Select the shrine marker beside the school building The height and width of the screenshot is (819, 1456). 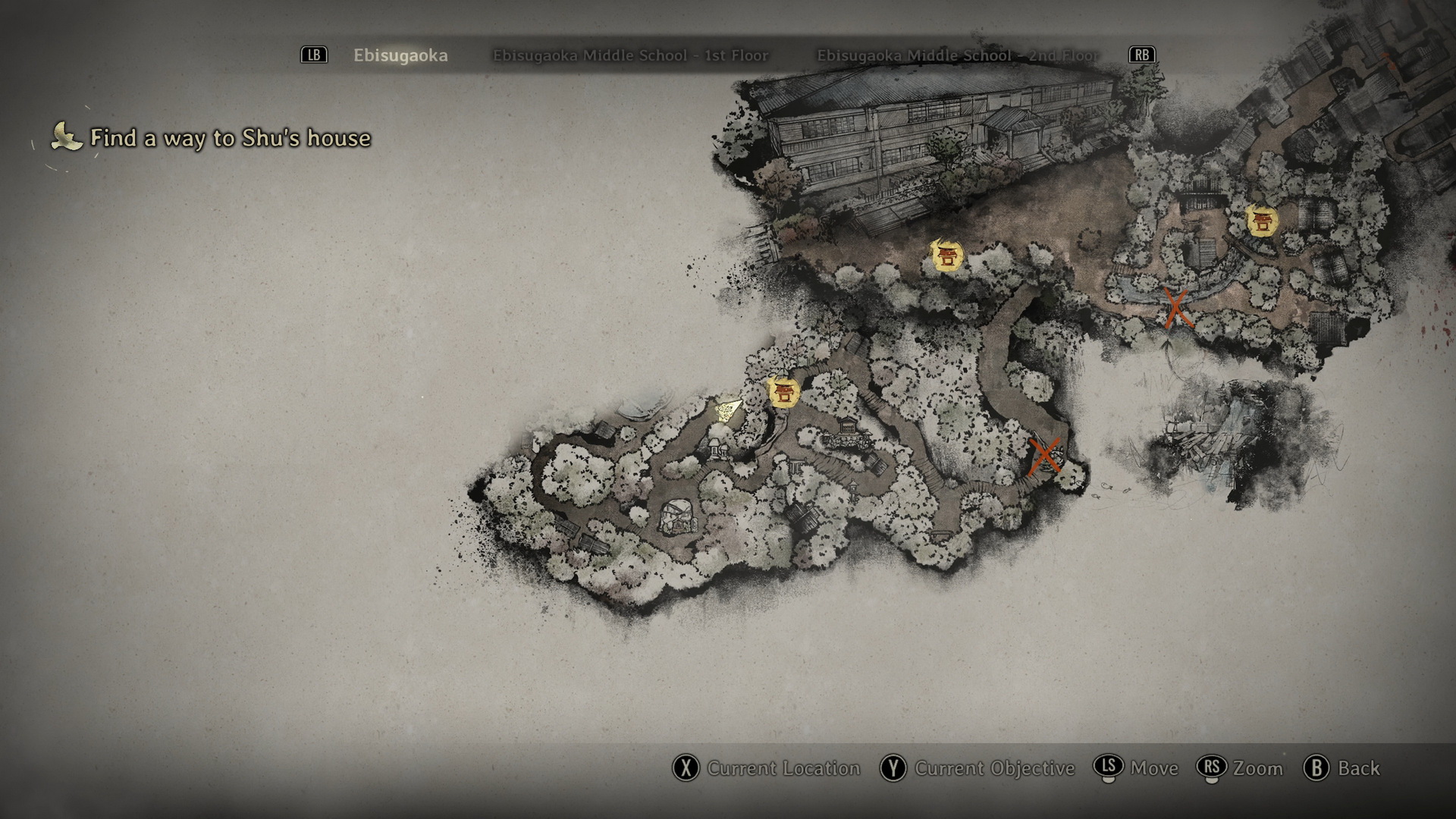(946, 256)
